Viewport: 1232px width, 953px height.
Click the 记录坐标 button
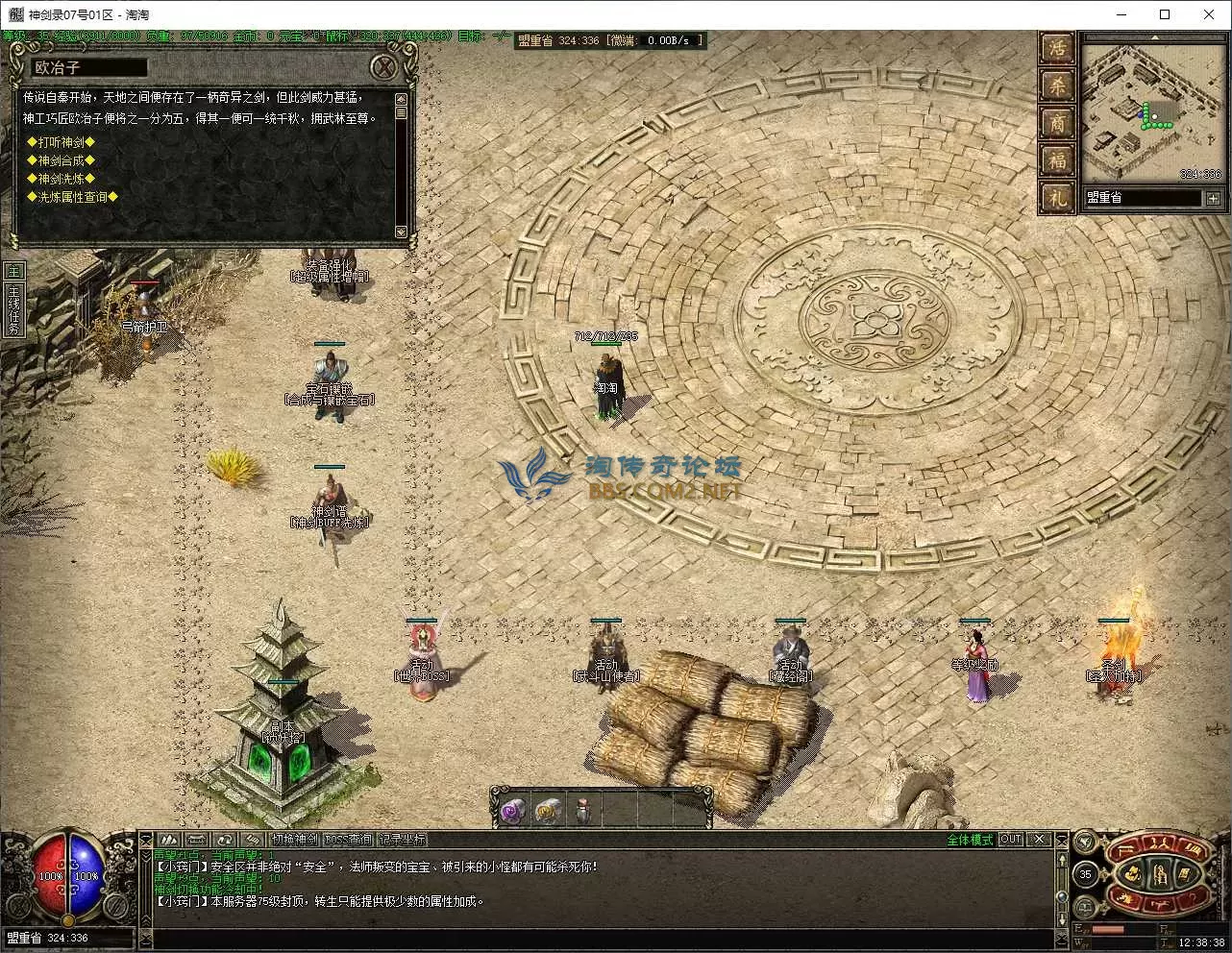tap(401, 840)
